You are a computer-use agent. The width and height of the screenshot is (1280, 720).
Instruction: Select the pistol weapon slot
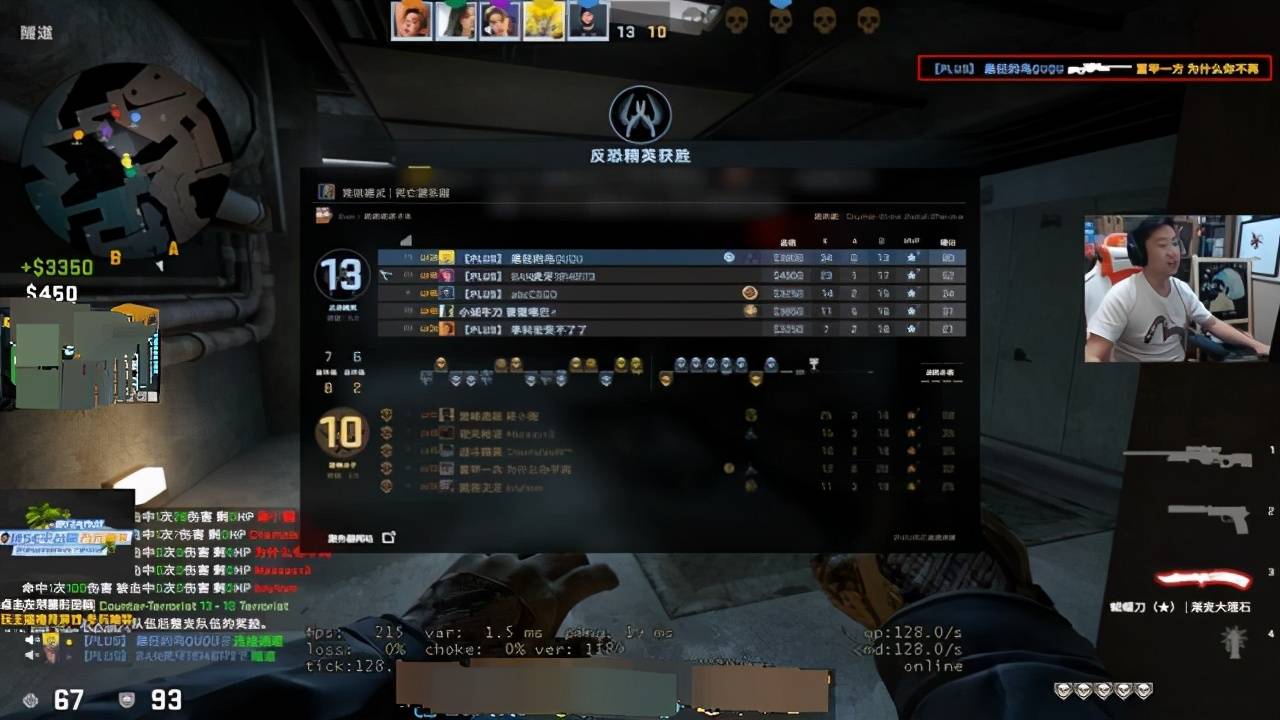1208,515
